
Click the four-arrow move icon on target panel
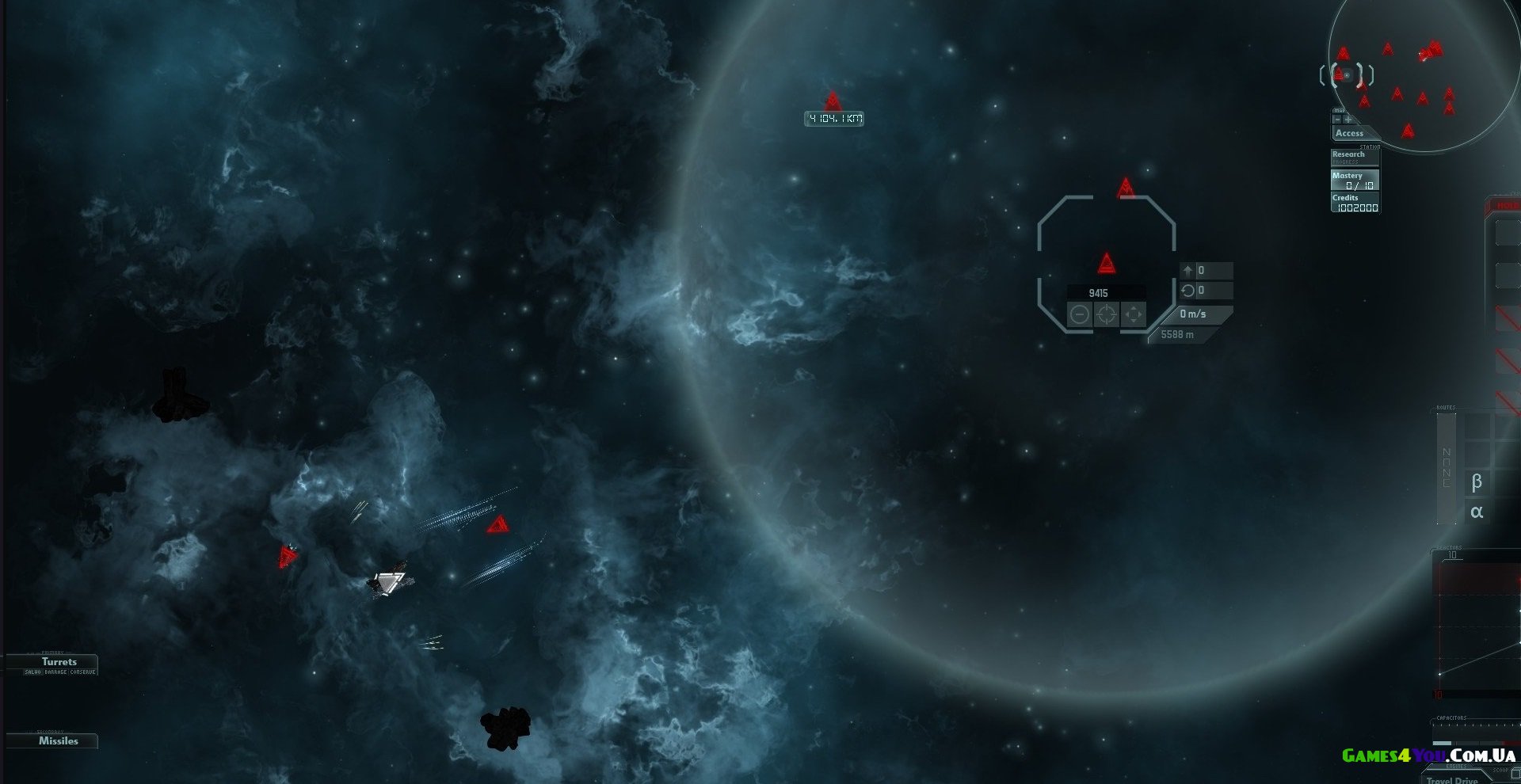(x=1134, y=314)
